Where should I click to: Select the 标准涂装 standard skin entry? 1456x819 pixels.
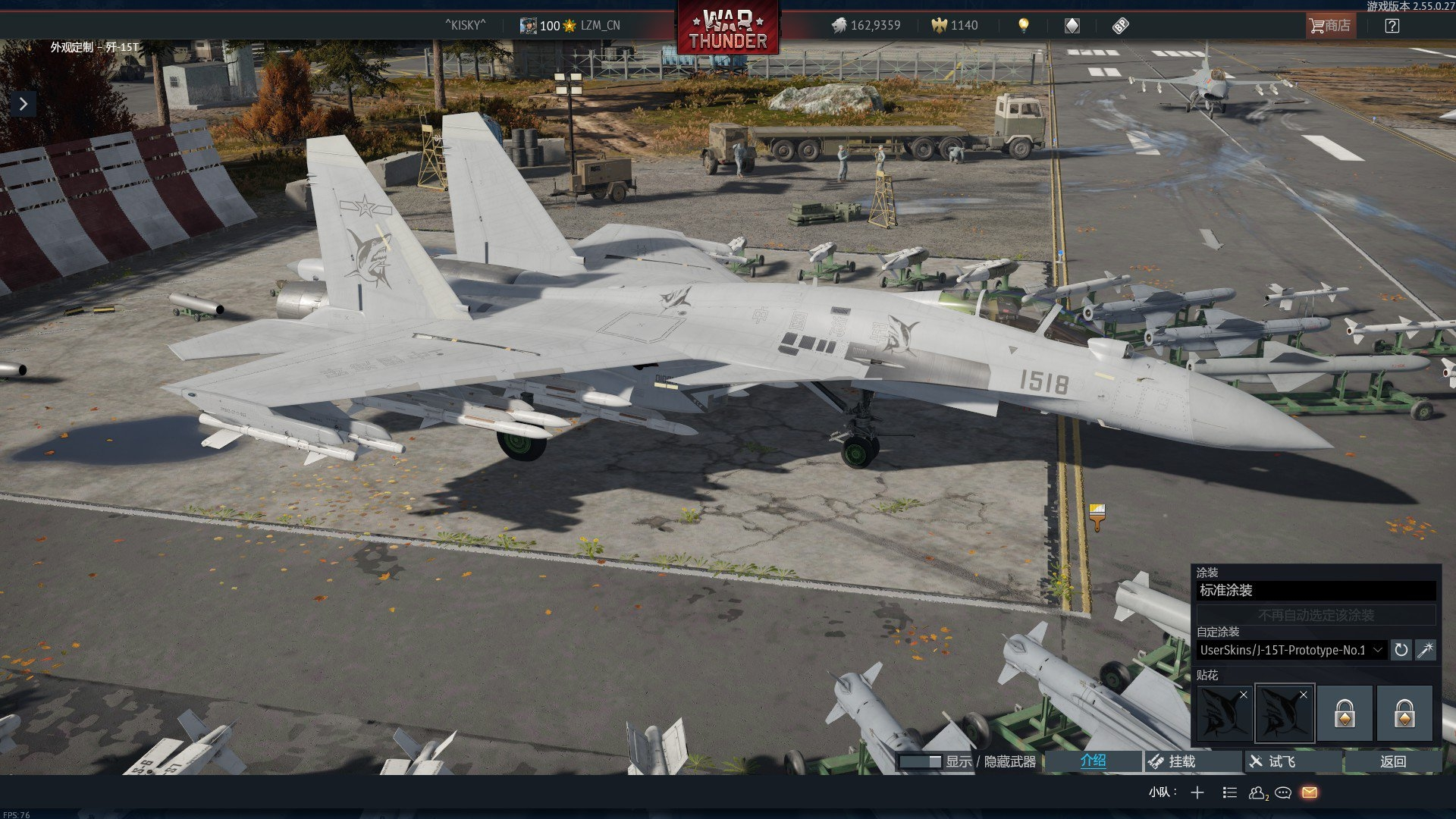pyautogui.click(x=1316, y=591)
